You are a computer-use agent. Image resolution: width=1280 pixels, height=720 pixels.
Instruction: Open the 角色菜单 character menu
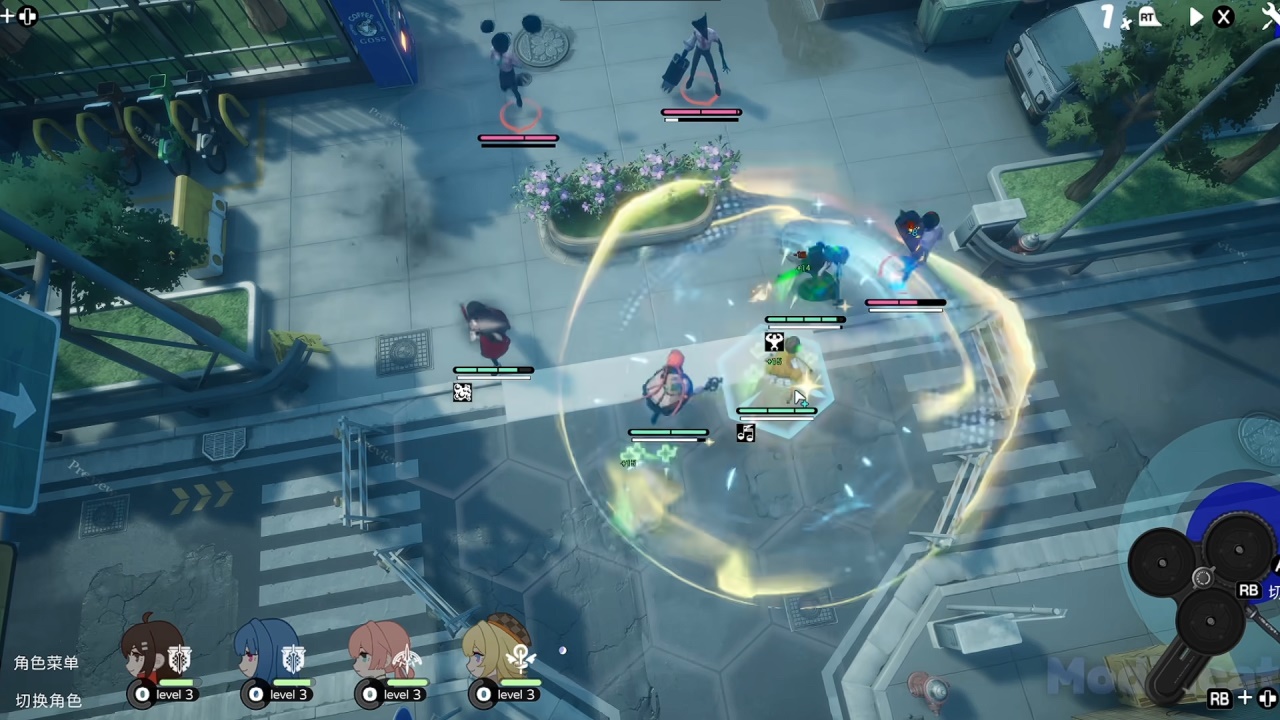[x=46, y=663]
